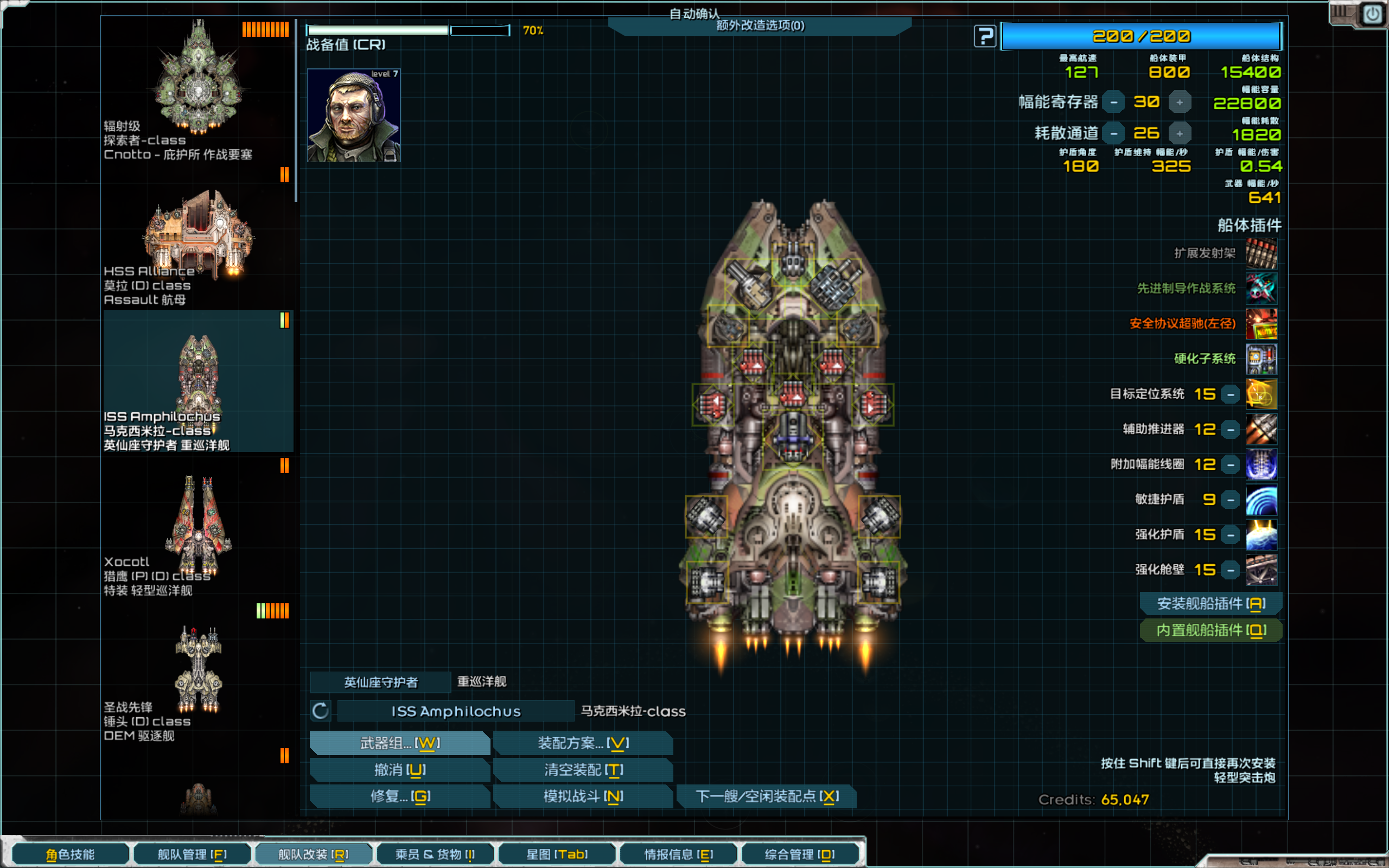
Task: Open the 修复 repair option
Action: tap(399, 796)
